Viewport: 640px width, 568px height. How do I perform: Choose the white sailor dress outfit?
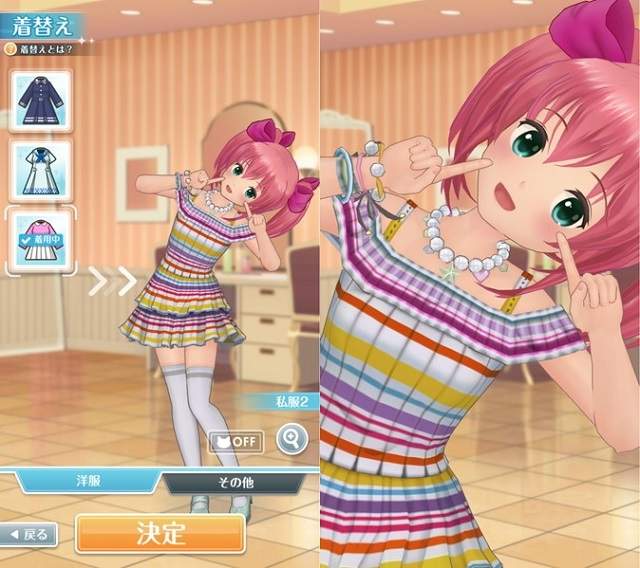point(40,171)
